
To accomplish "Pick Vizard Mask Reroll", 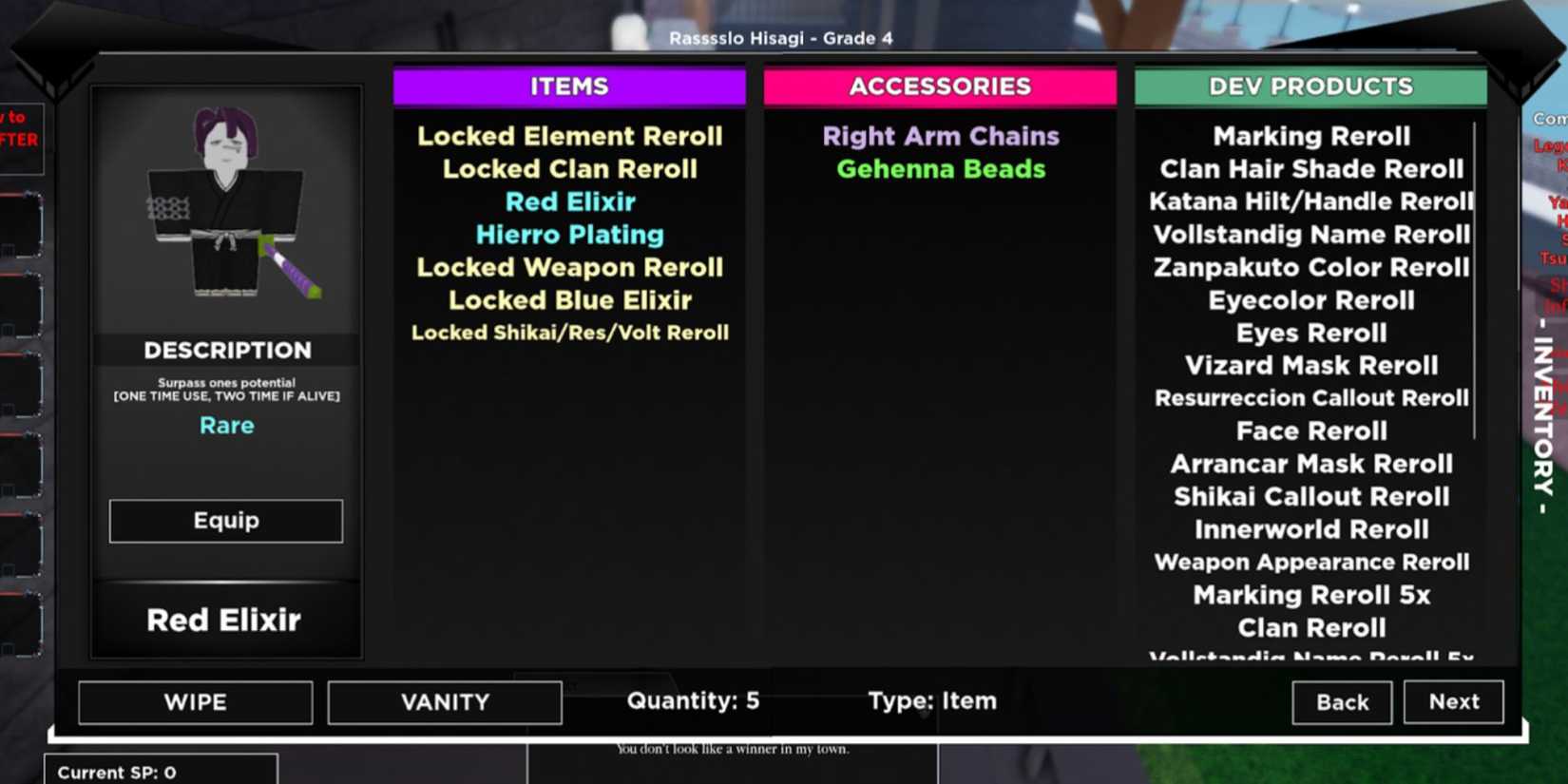I will pyautogui.click(x=1311, y=365).
